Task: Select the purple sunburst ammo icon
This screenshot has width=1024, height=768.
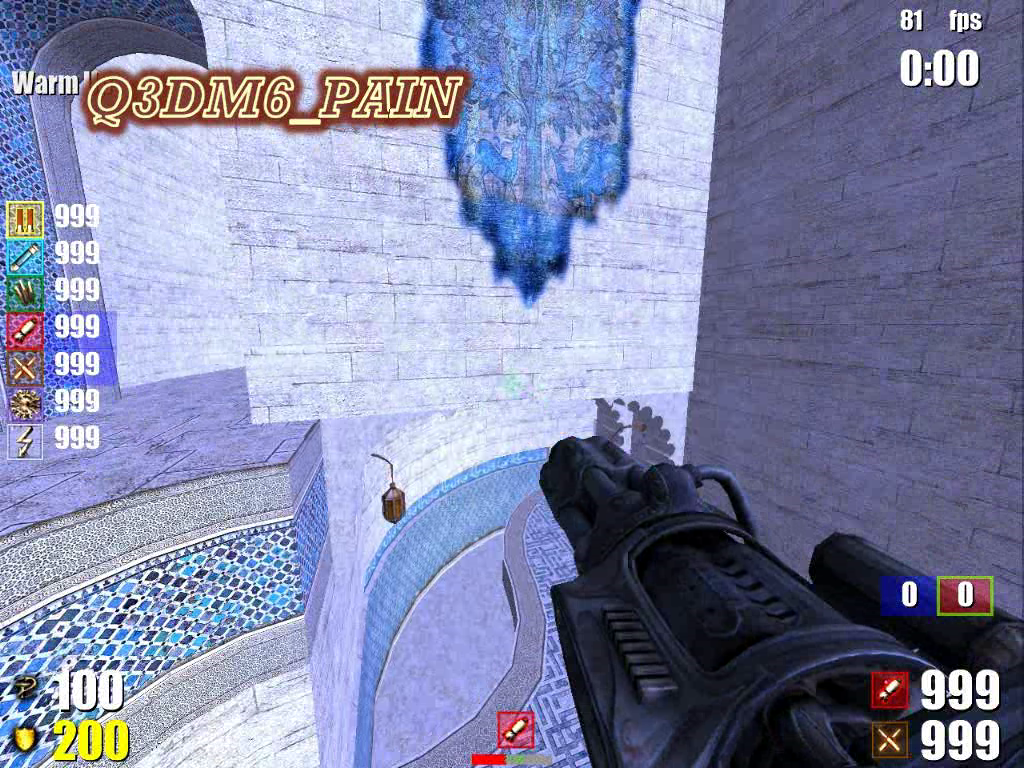Action: pyautogui.click(x=24, y=402)
